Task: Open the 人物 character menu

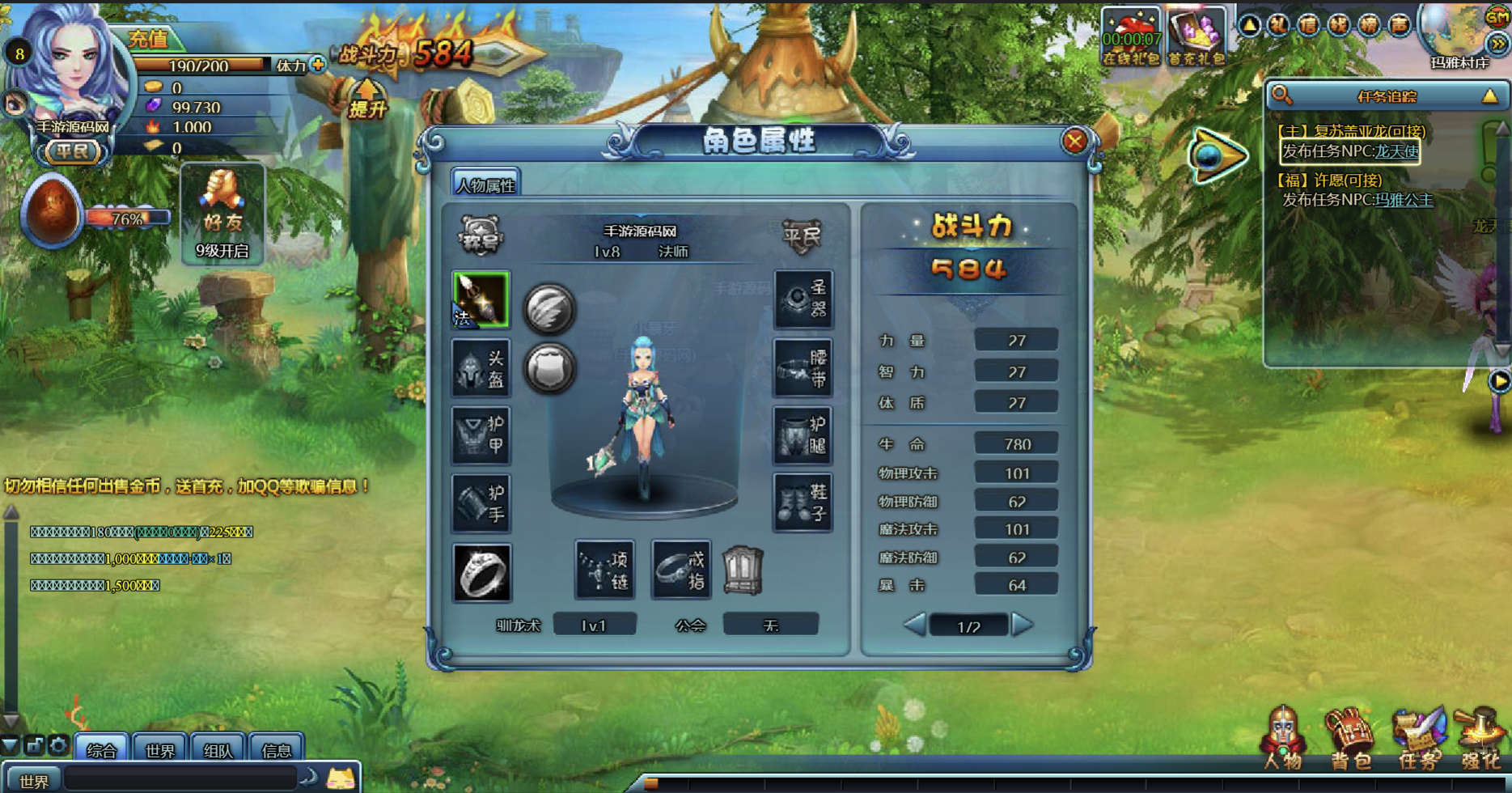Action: coord(1283,738)
